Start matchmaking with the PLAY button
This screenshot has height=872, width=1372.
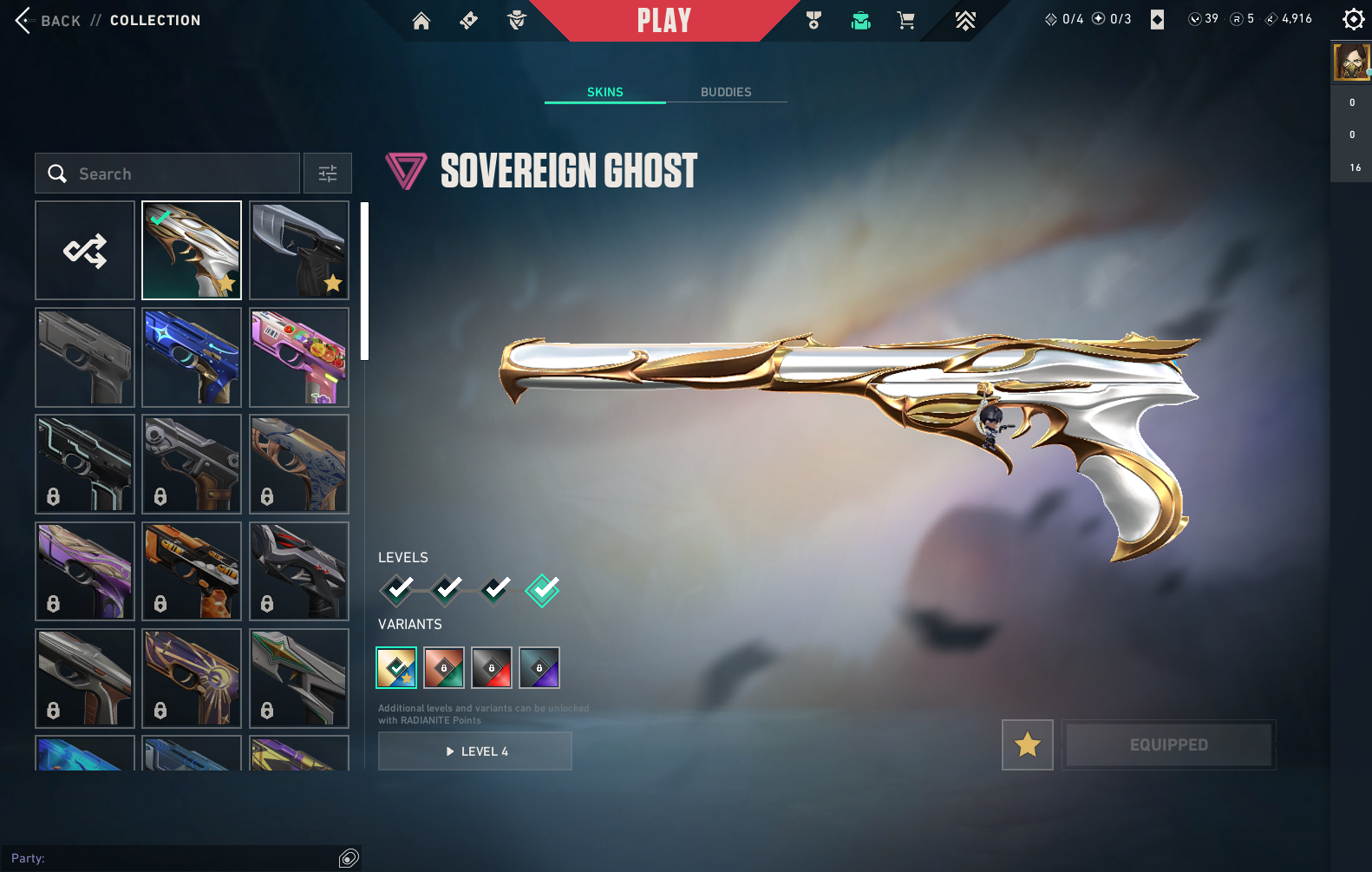click(x=663, y=21)
